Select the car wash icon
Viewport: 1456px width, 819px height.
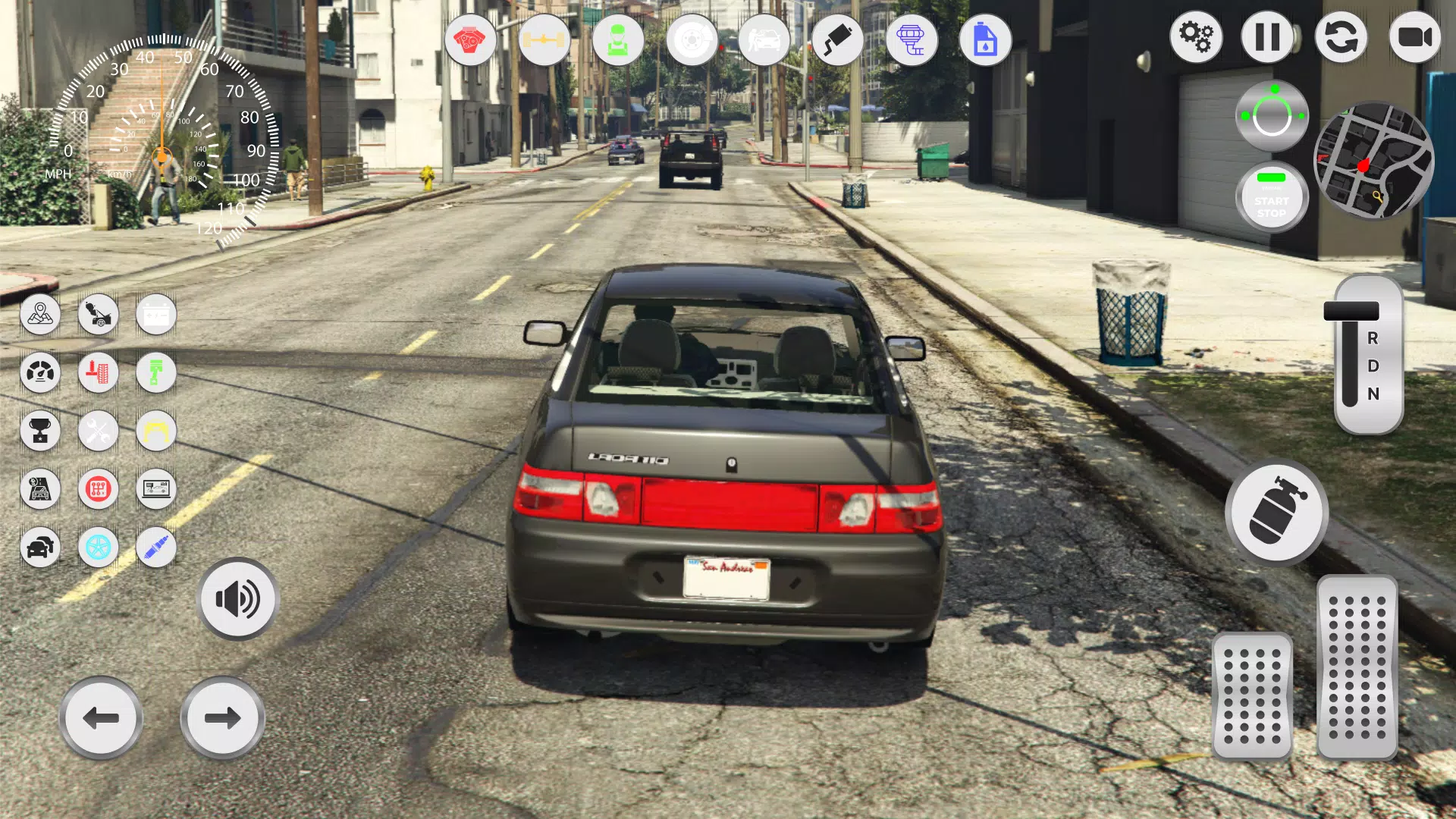click(766, 40)
